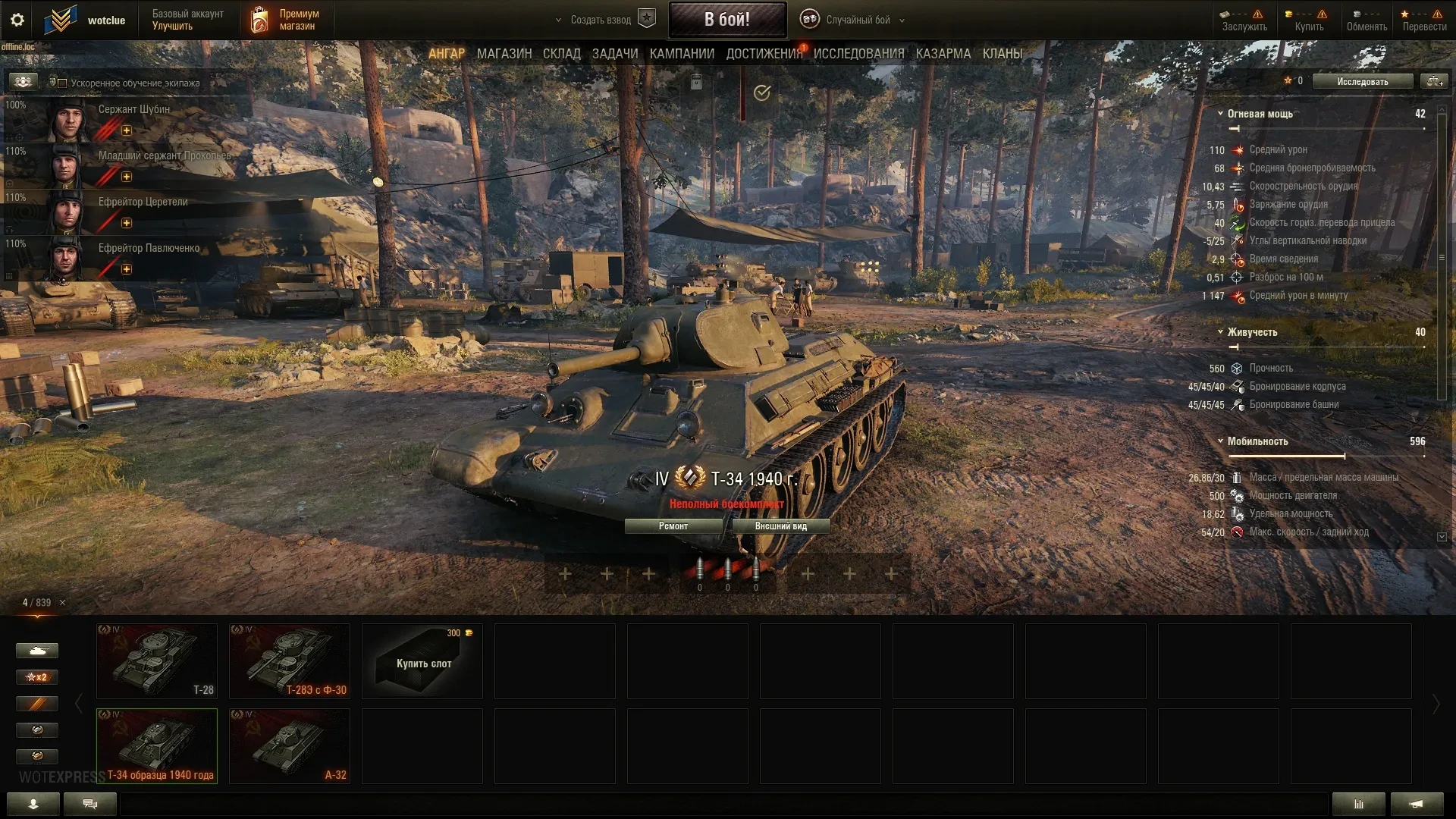
Task: Start battle with the В бой! button
Action: click(x=726, y=20)
